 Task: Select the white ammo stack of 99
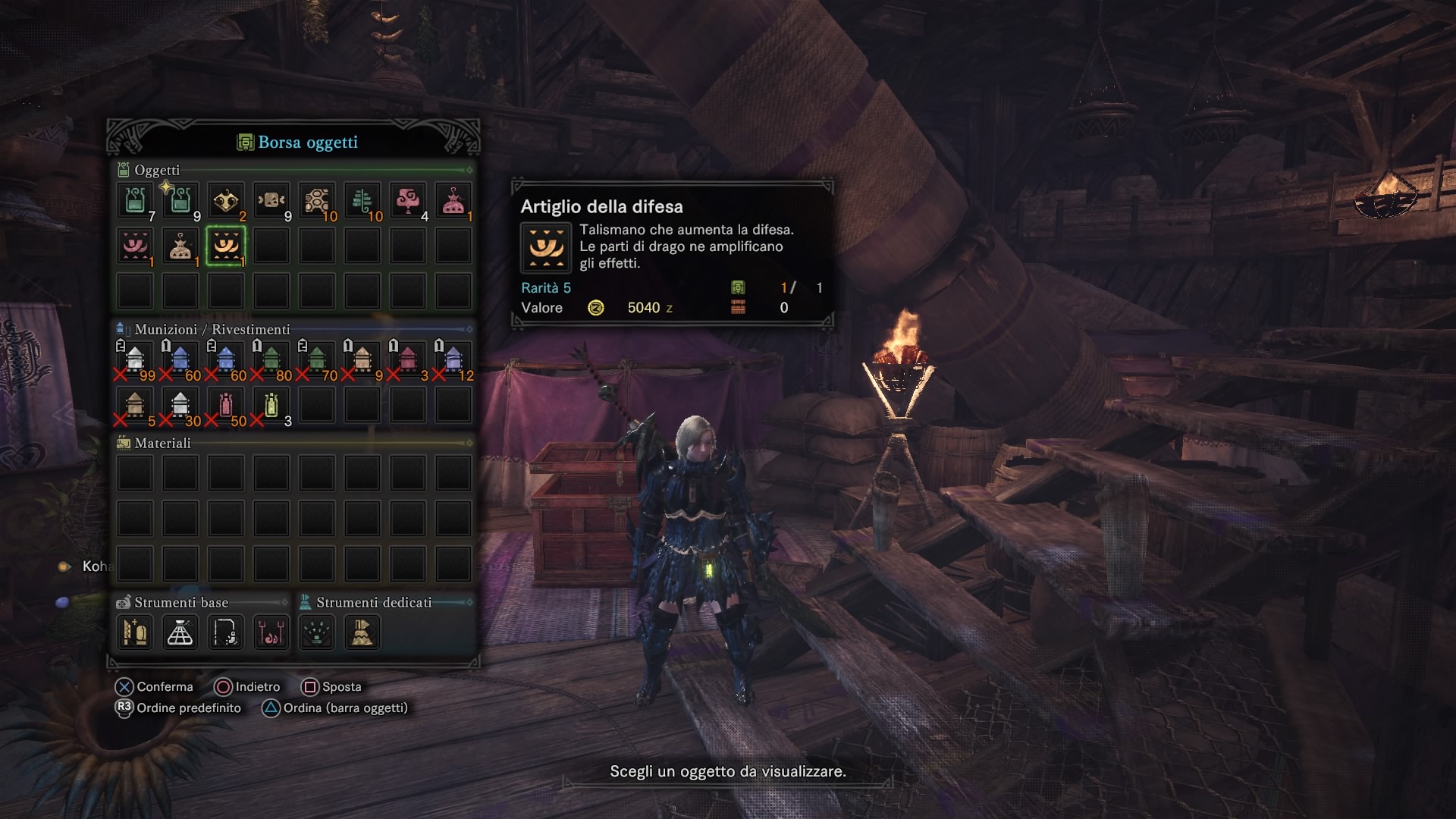click(x=135, y=359)
